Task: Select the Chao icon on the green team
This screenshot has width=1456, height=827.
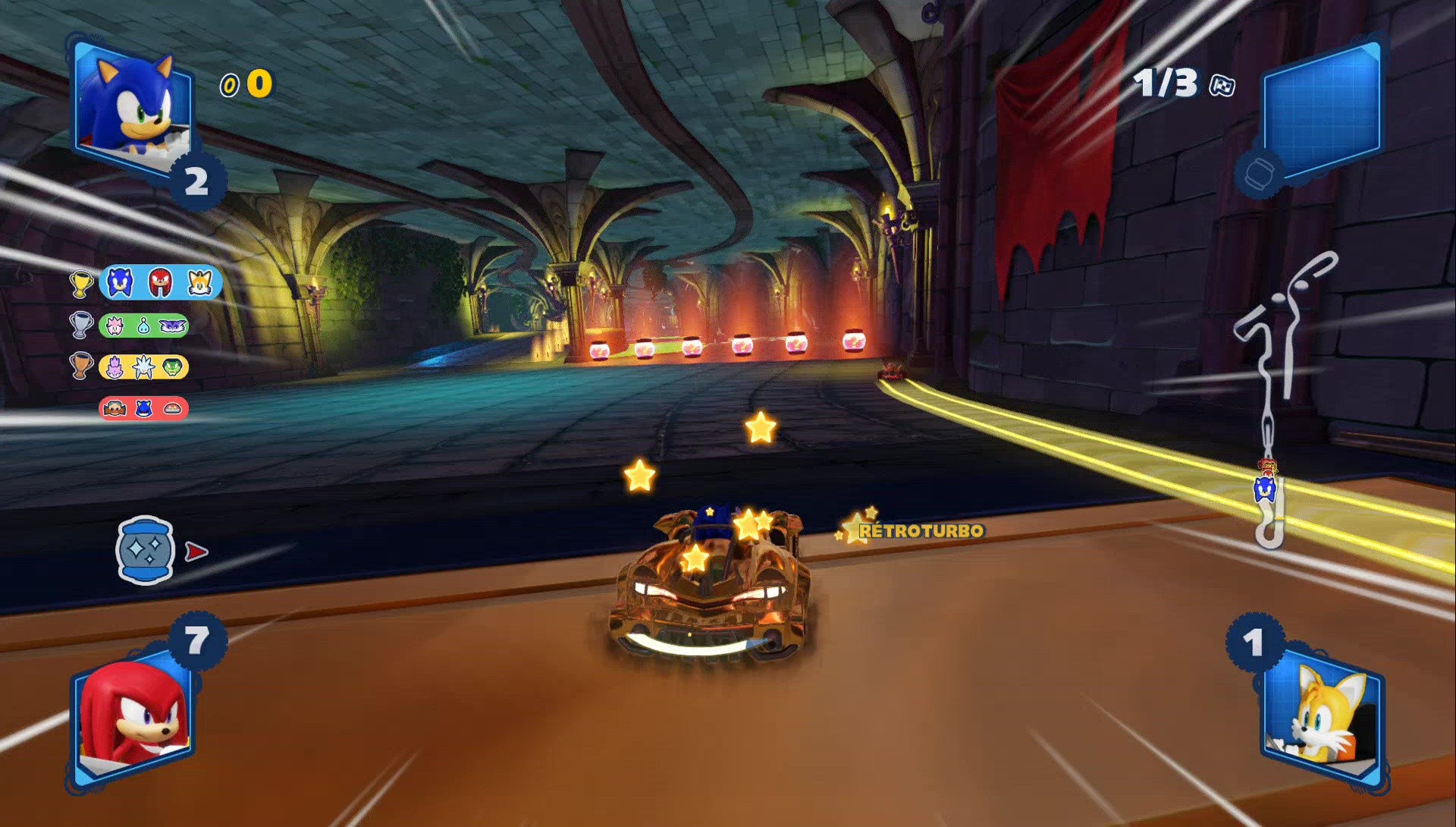Action: [x=143, y=325]
